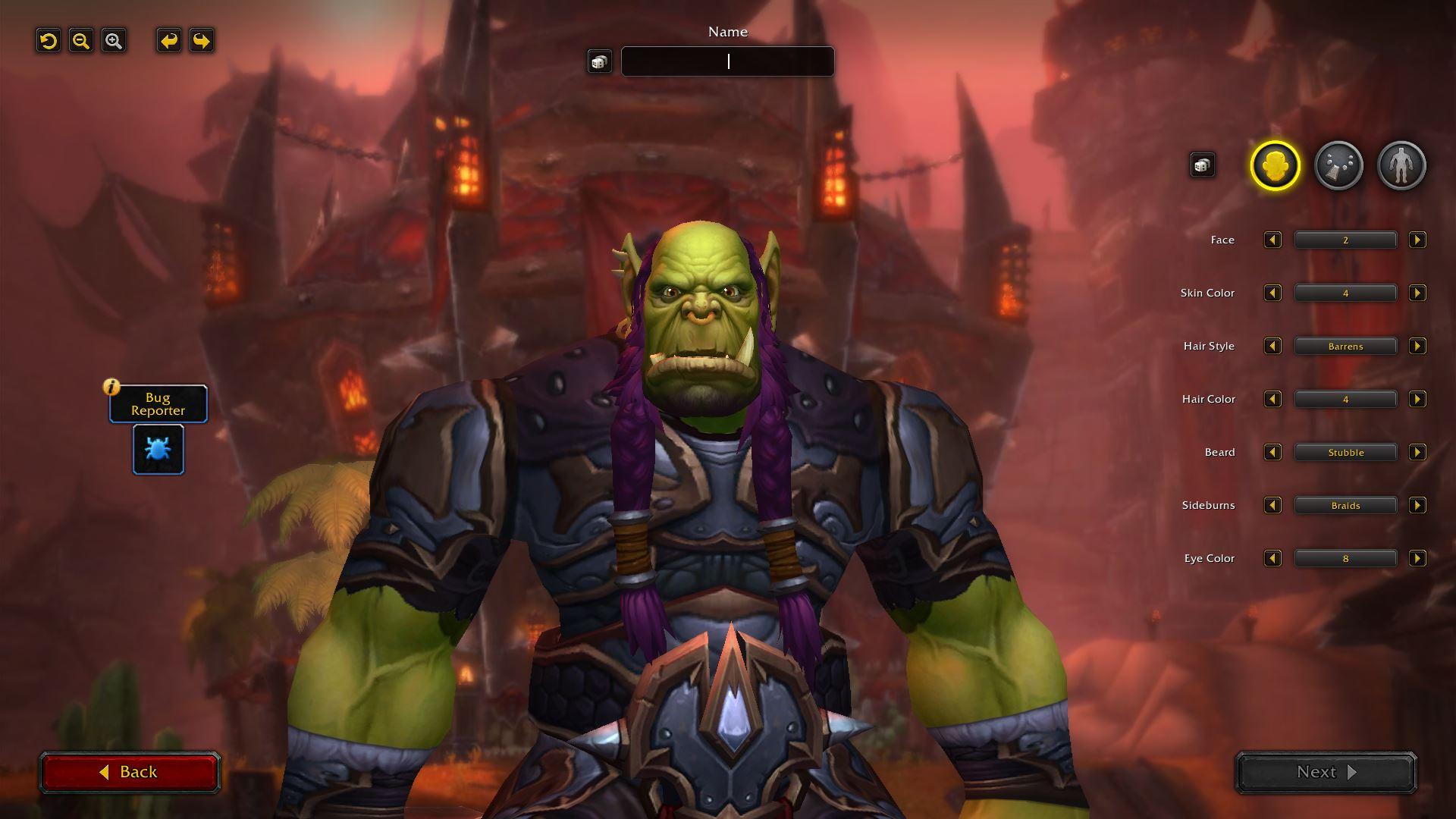1456x819 pixels.
Task: Proceed with the Next button
Action: 1326,772
